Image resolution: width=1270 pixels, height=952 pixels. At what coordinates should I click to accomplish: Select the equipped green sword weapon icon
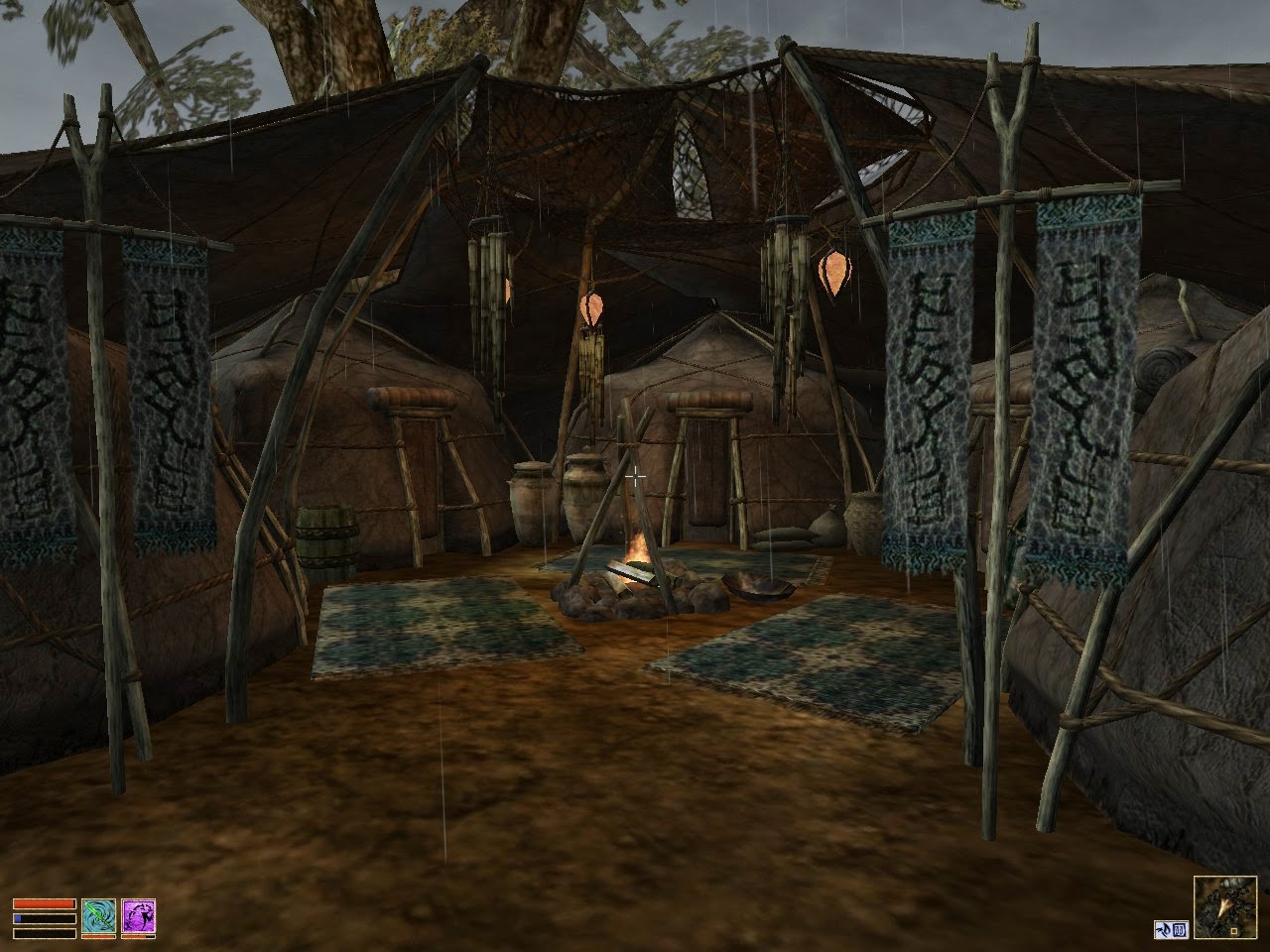97,915
